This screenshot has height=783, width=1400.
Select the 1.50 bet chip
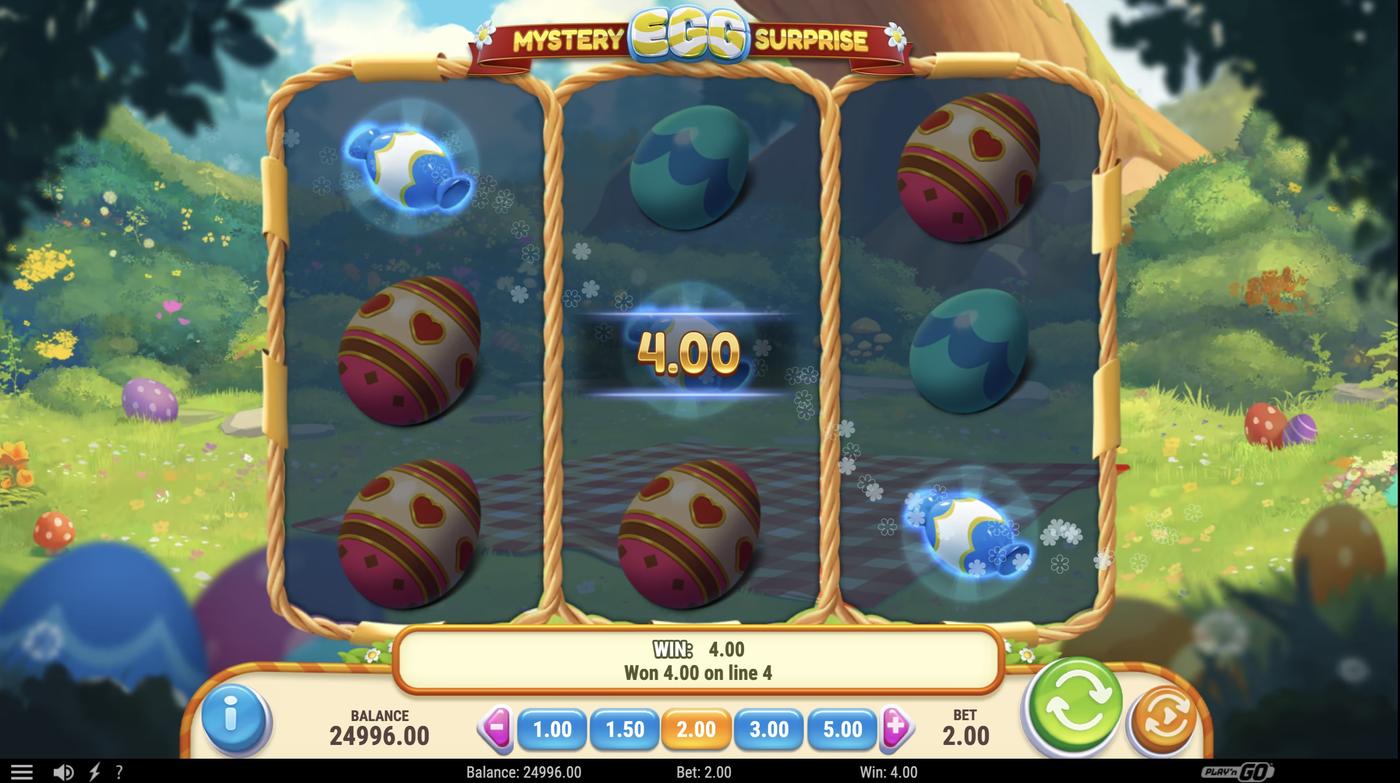[x=625, y=730]
